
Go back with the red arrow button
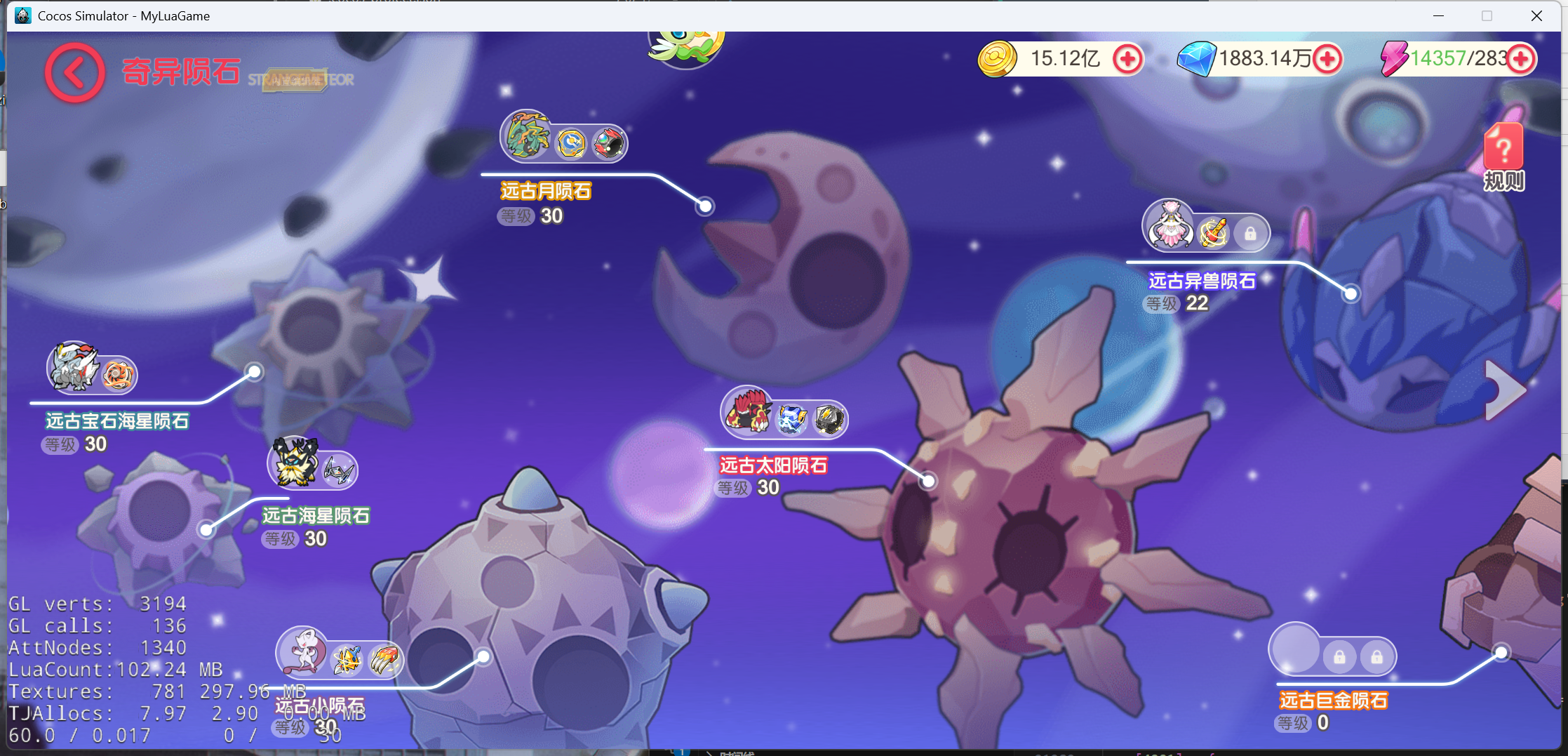(75, 73)
